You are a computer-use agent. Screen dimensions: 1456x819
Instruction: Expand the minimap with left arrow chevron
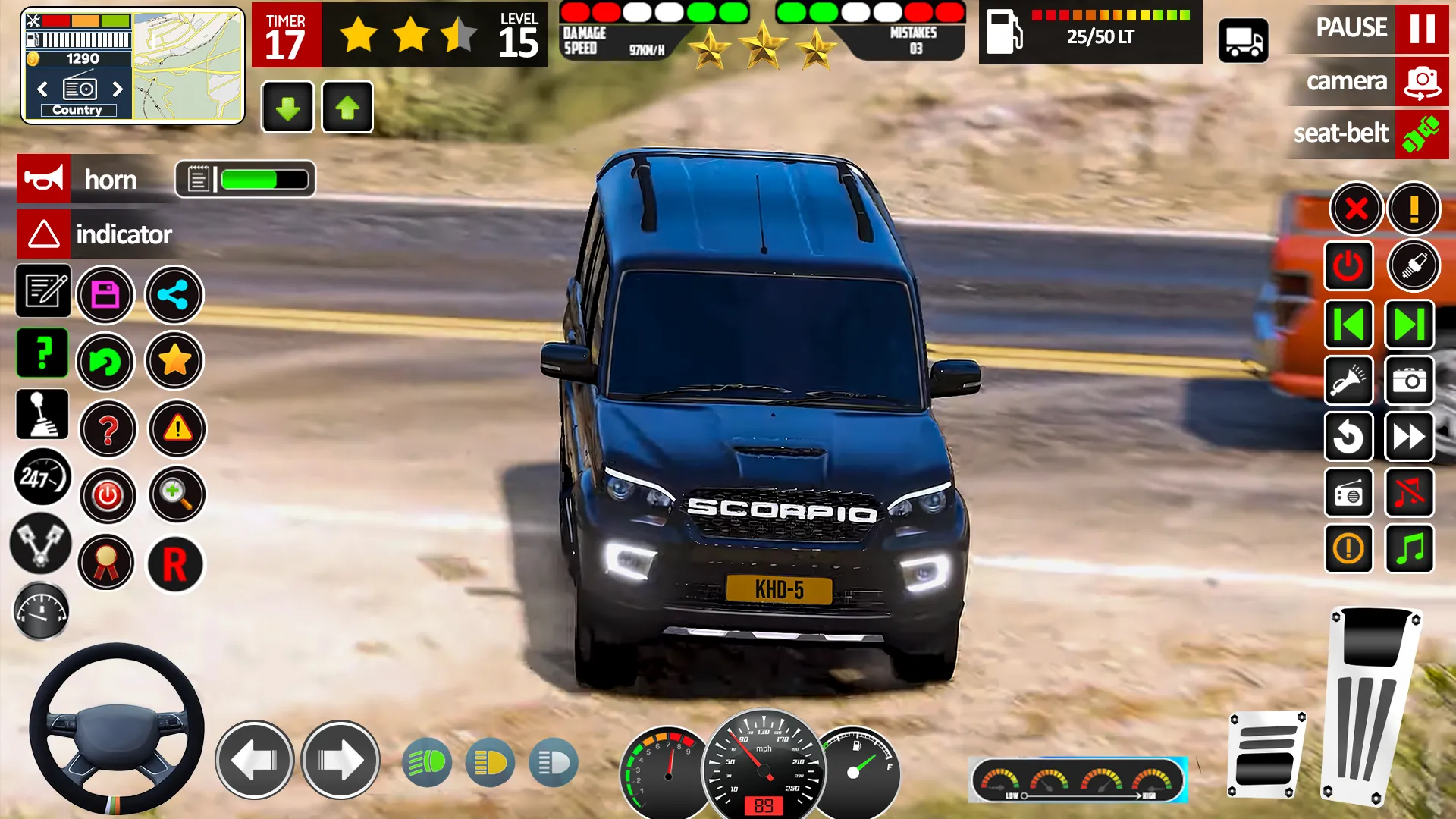[x=42, y=89]
